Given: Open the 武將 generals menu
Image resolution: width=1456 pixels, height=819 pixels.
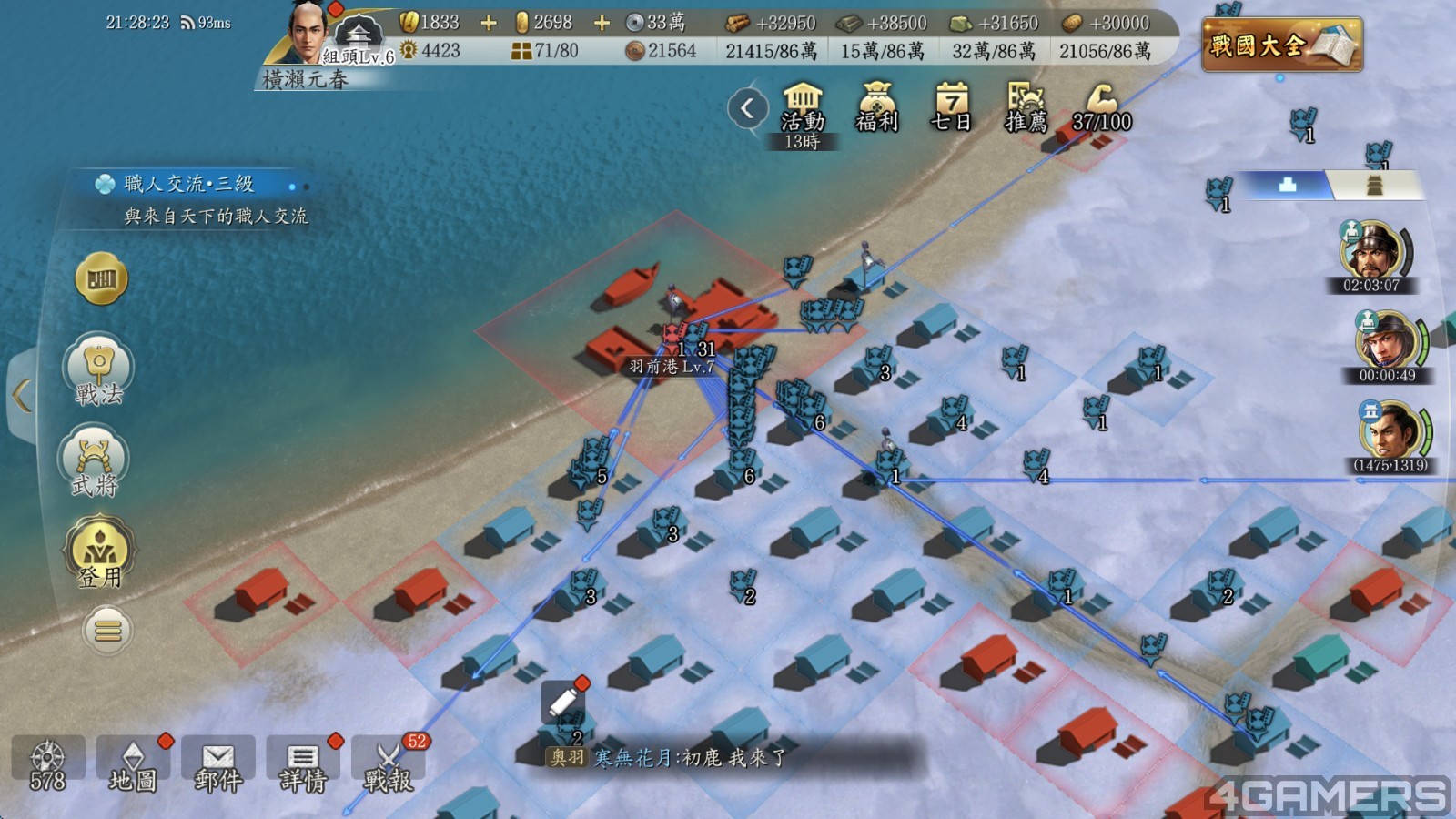Looking at the screenshot, I should (x=96, y=461).
